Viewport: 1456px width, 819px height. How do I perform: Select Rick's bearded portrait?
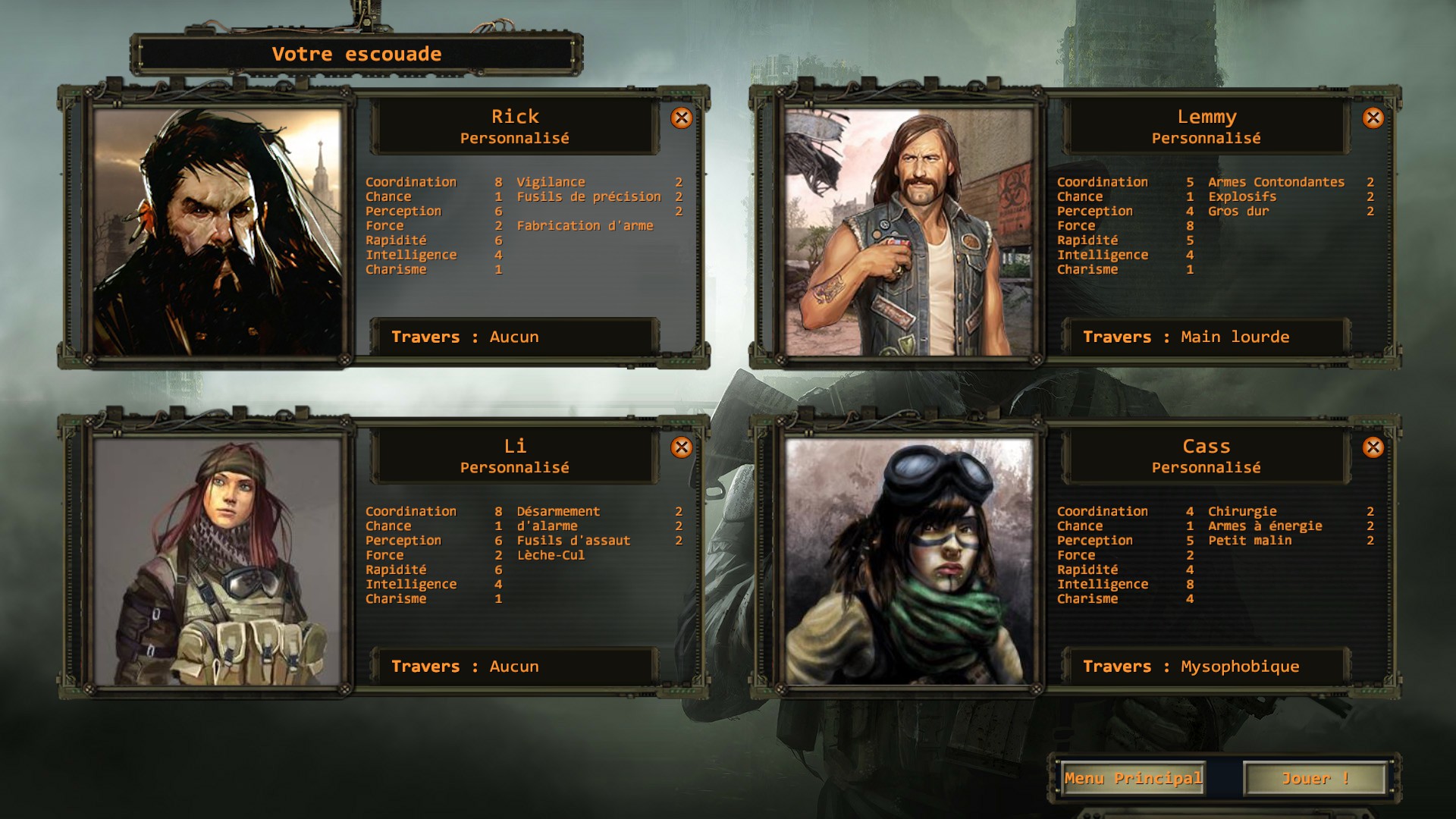pos(217,231)
